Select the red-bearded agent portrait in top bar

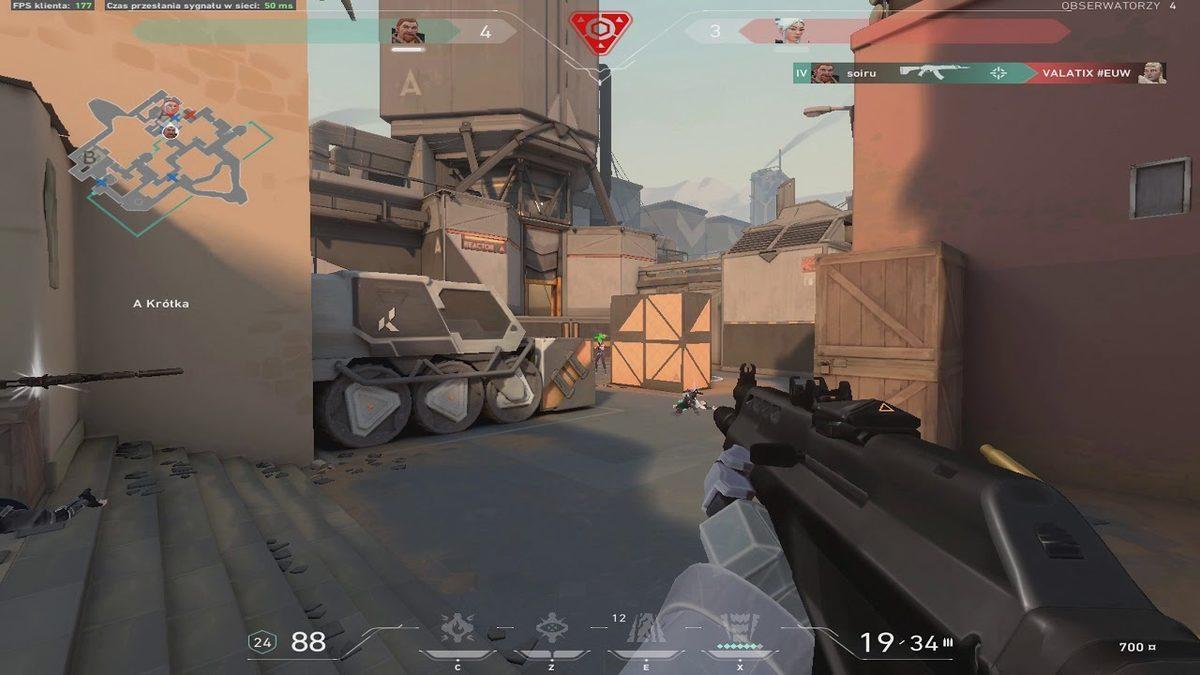[x=407, y=31]
